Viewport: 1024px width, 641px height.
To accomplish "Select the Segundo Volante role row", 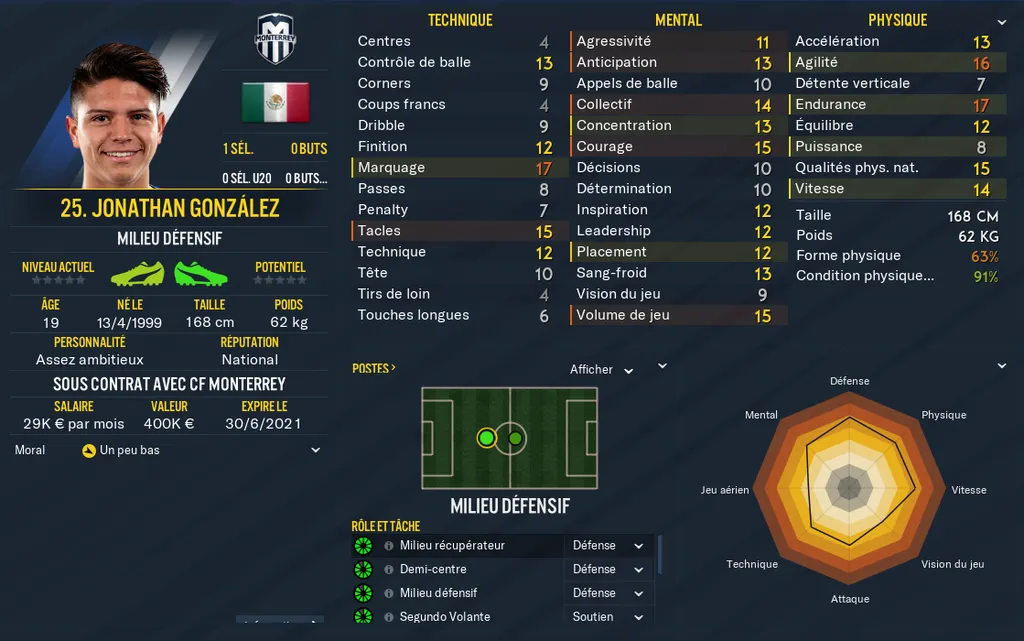I will point(444,617).
